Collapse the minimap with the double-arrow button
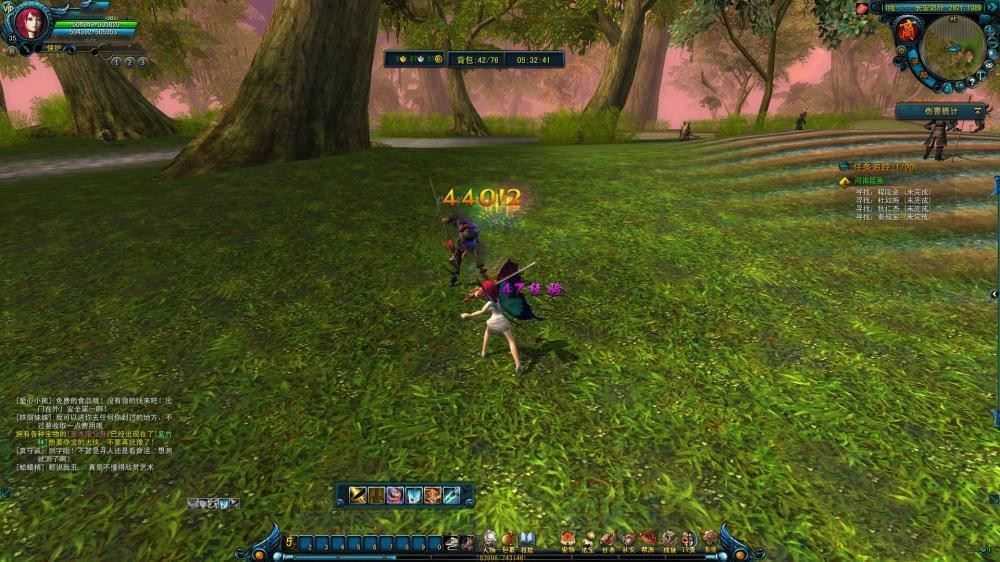 pyautogui.click(x=992, y=7)
